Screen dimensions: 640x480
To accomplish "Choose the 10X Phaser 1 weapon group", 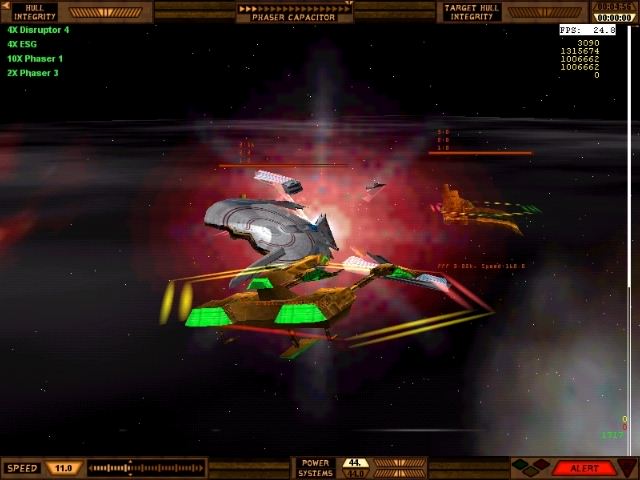I will (34, 58).
